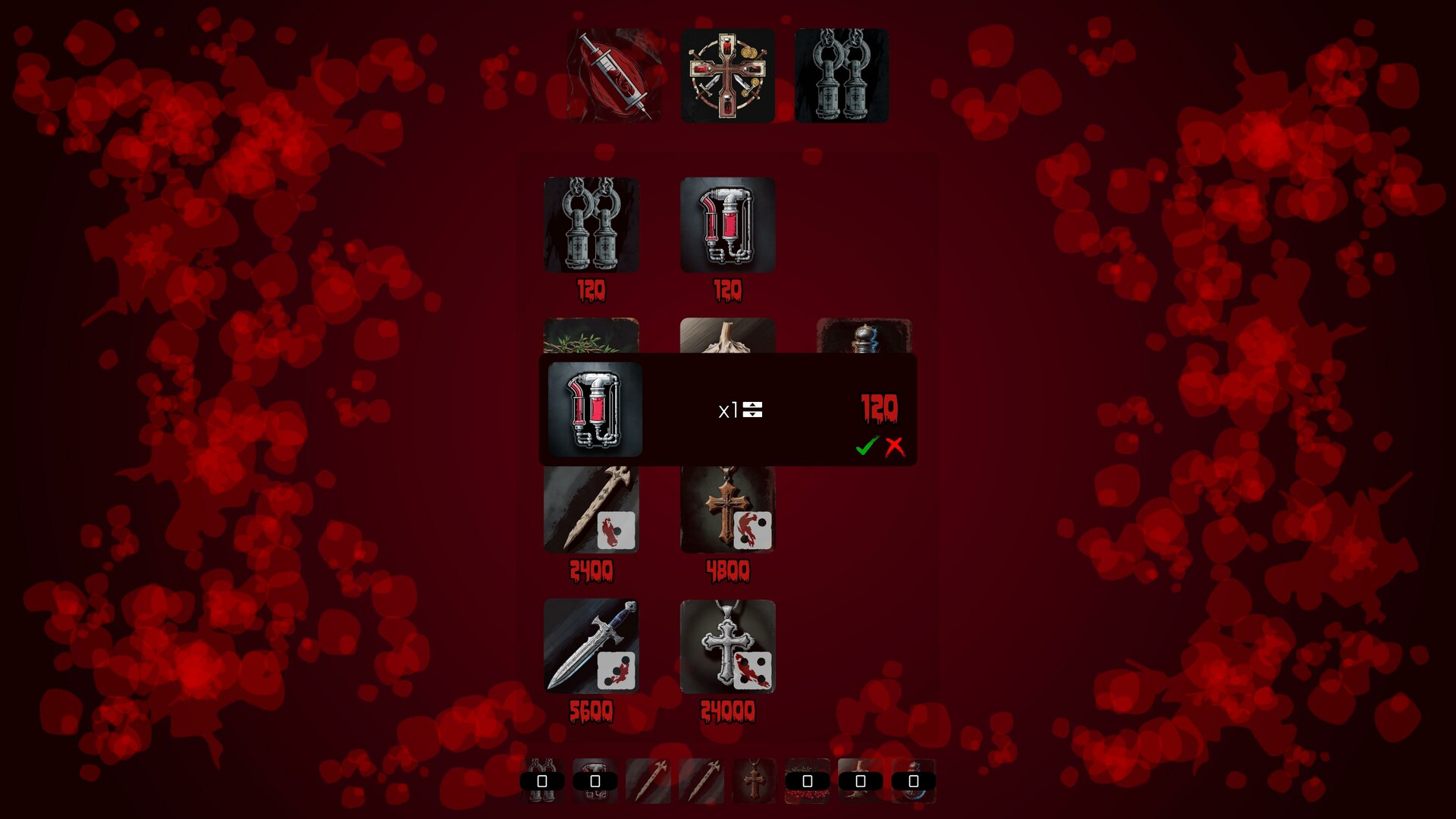Image resolution: width=1456 pixels, height=819 pixels.
Task: Click the cross pendant in the inventory bar
Action: pyautogui.click(x=755, y=781)
